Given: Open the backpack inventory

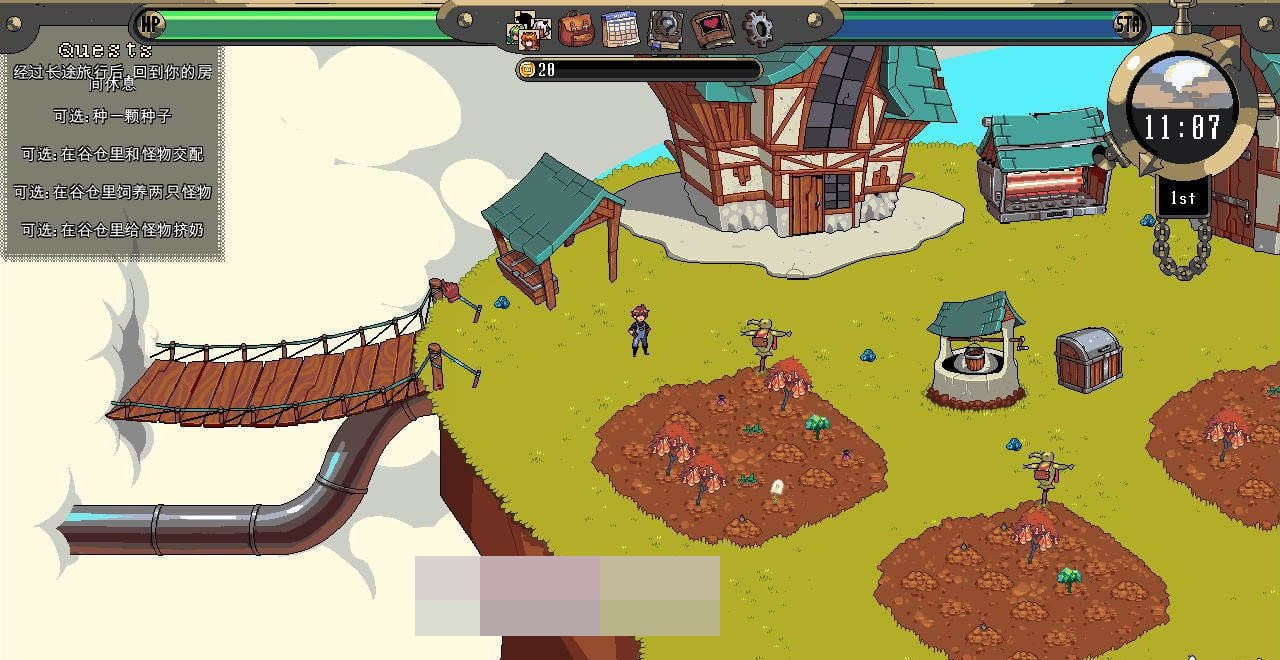Looking at the screenshot, I should 576,29.
